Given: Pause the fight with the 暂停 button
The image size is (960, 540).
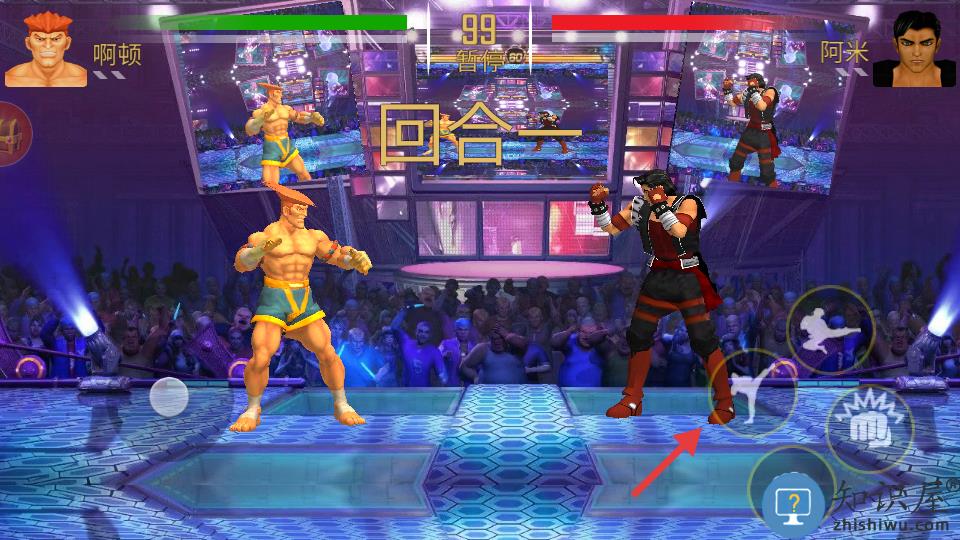Looking at the screenshot, I should click(479, 58).
